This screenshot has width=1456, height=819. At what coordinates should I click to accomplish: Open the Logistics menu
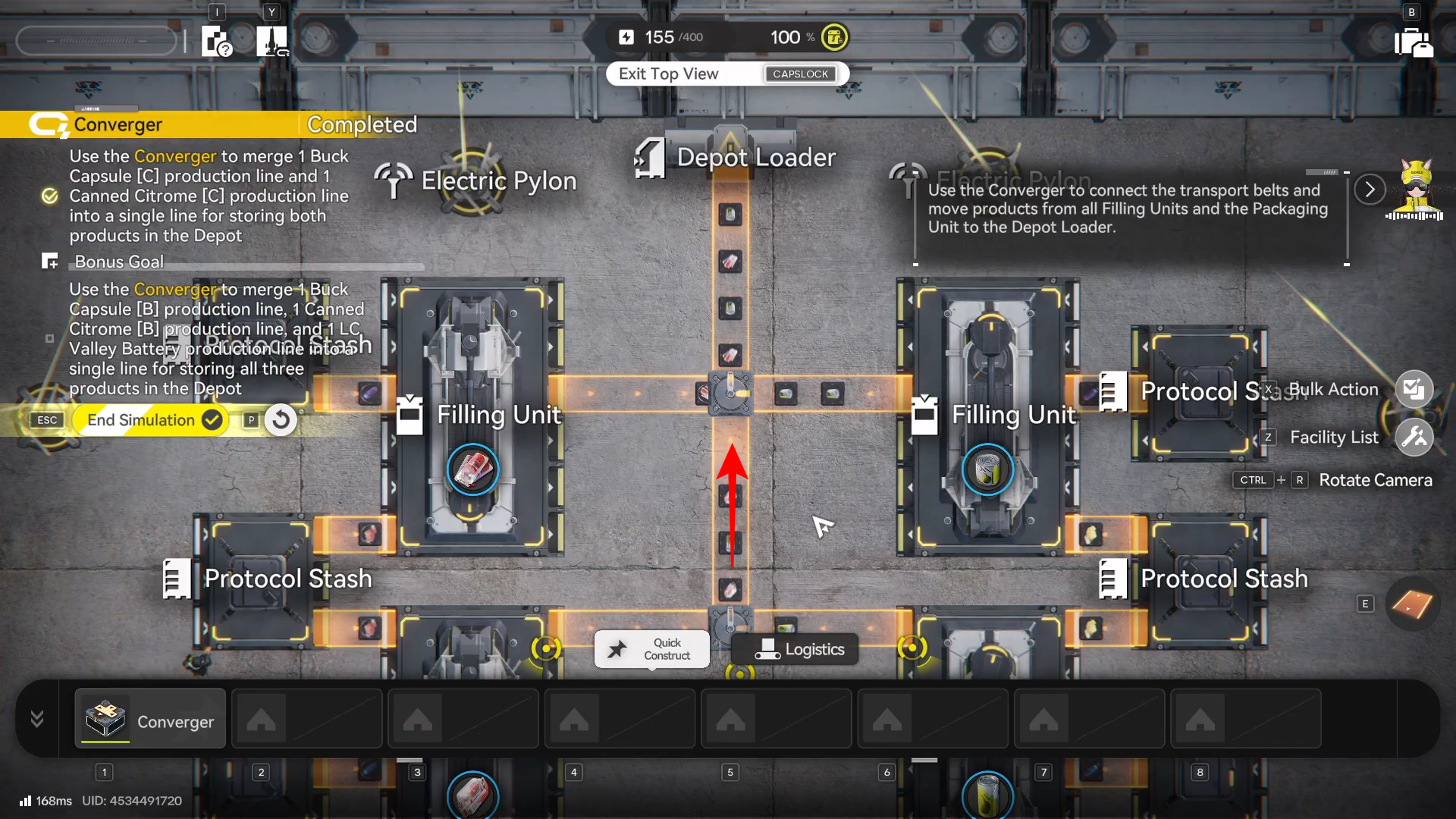point(795,649)
